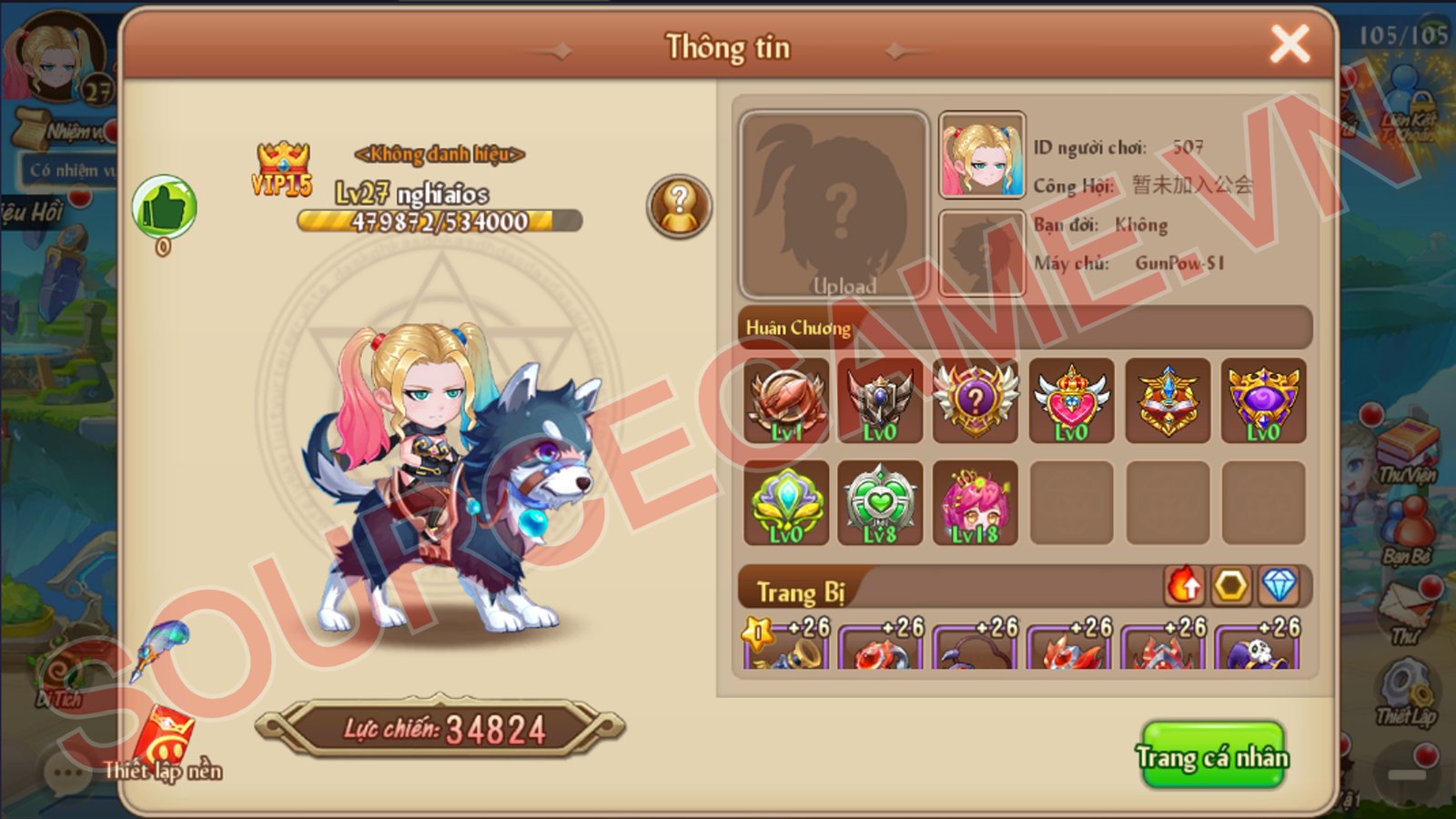Select the silver armor Lv0 medal
The image size is (1456, 819).
[x=880, y=401]
